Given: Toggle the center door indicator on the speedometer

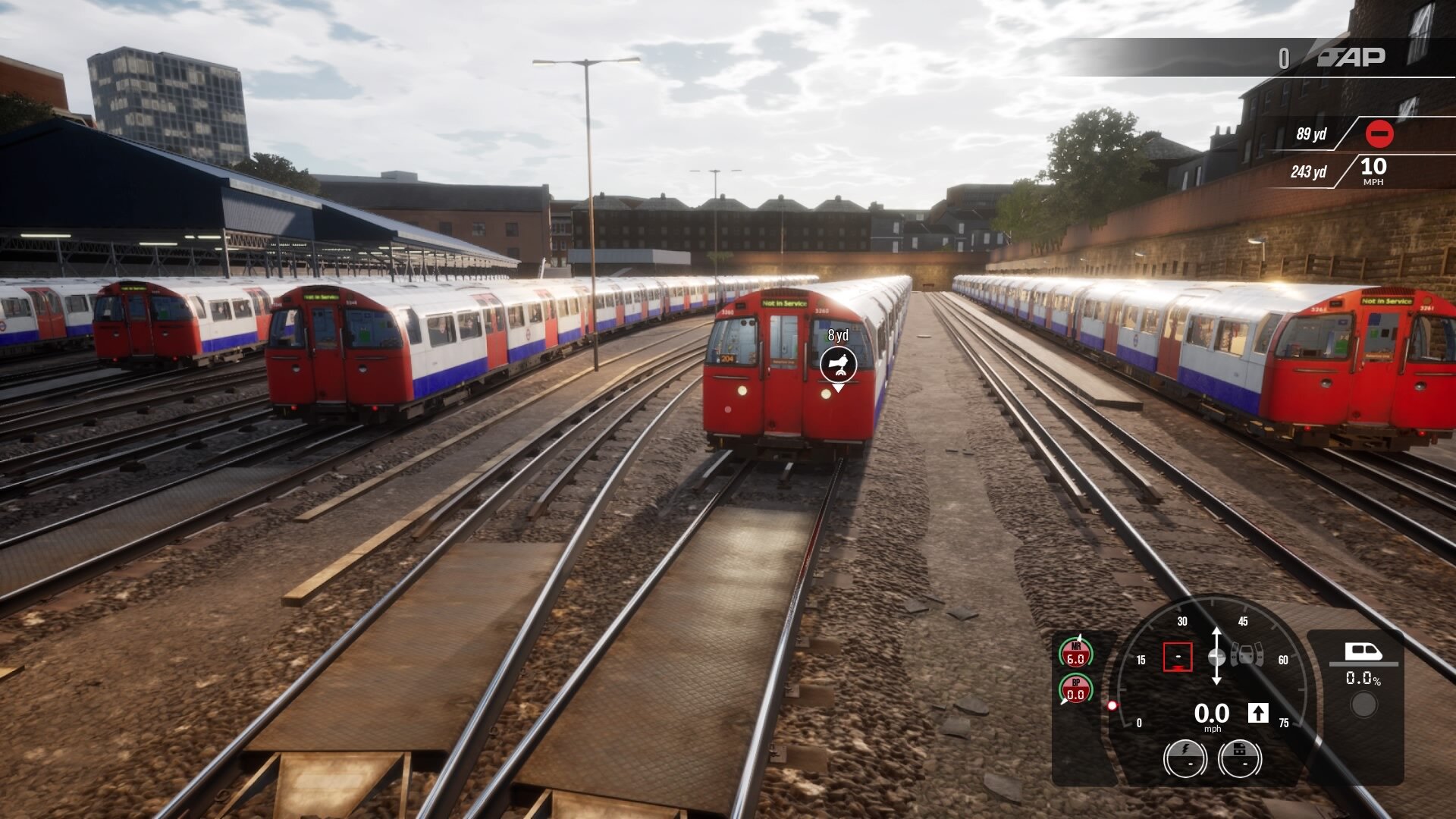Looking at the screenshot, I should [1247, 654].
